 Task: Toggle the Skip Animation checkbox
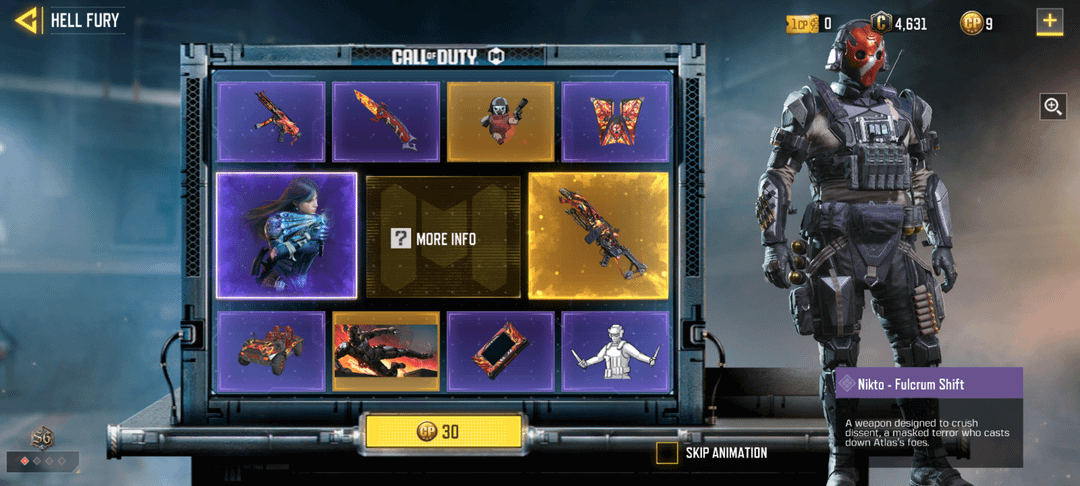[x=667, y=453]
